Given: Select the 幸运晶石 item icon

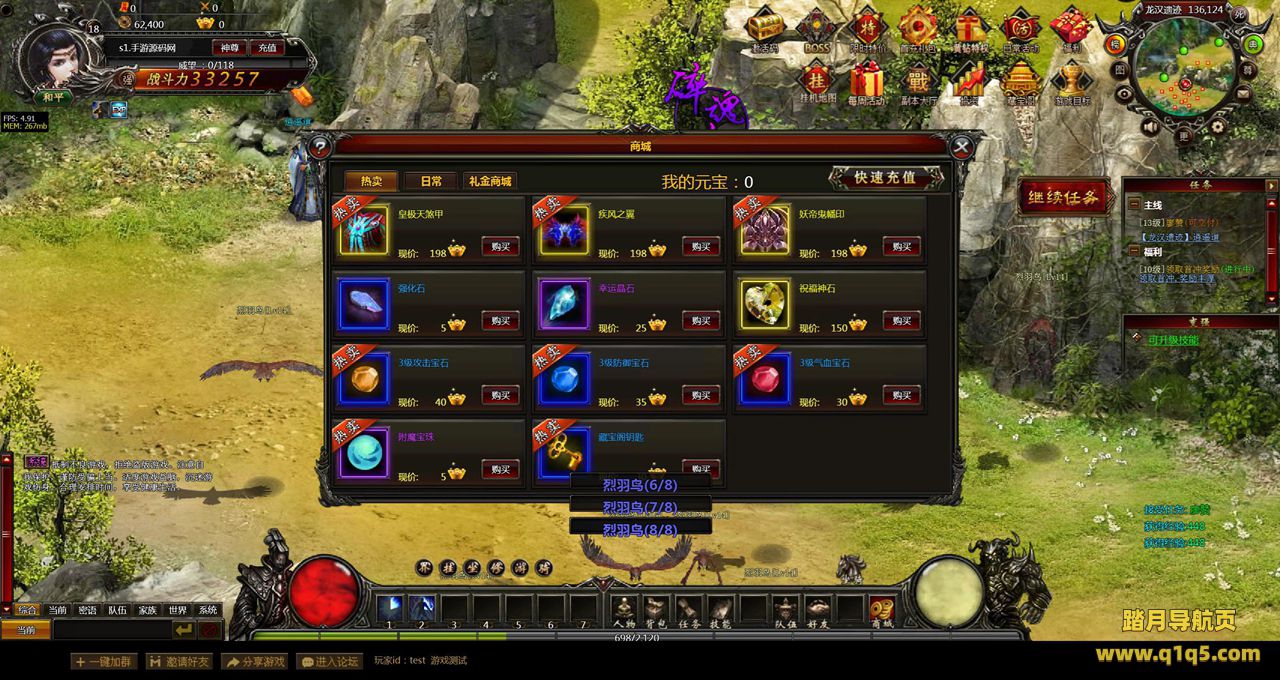Looking at the screenshot, I should pyautogui.click(x=564, y=304).
